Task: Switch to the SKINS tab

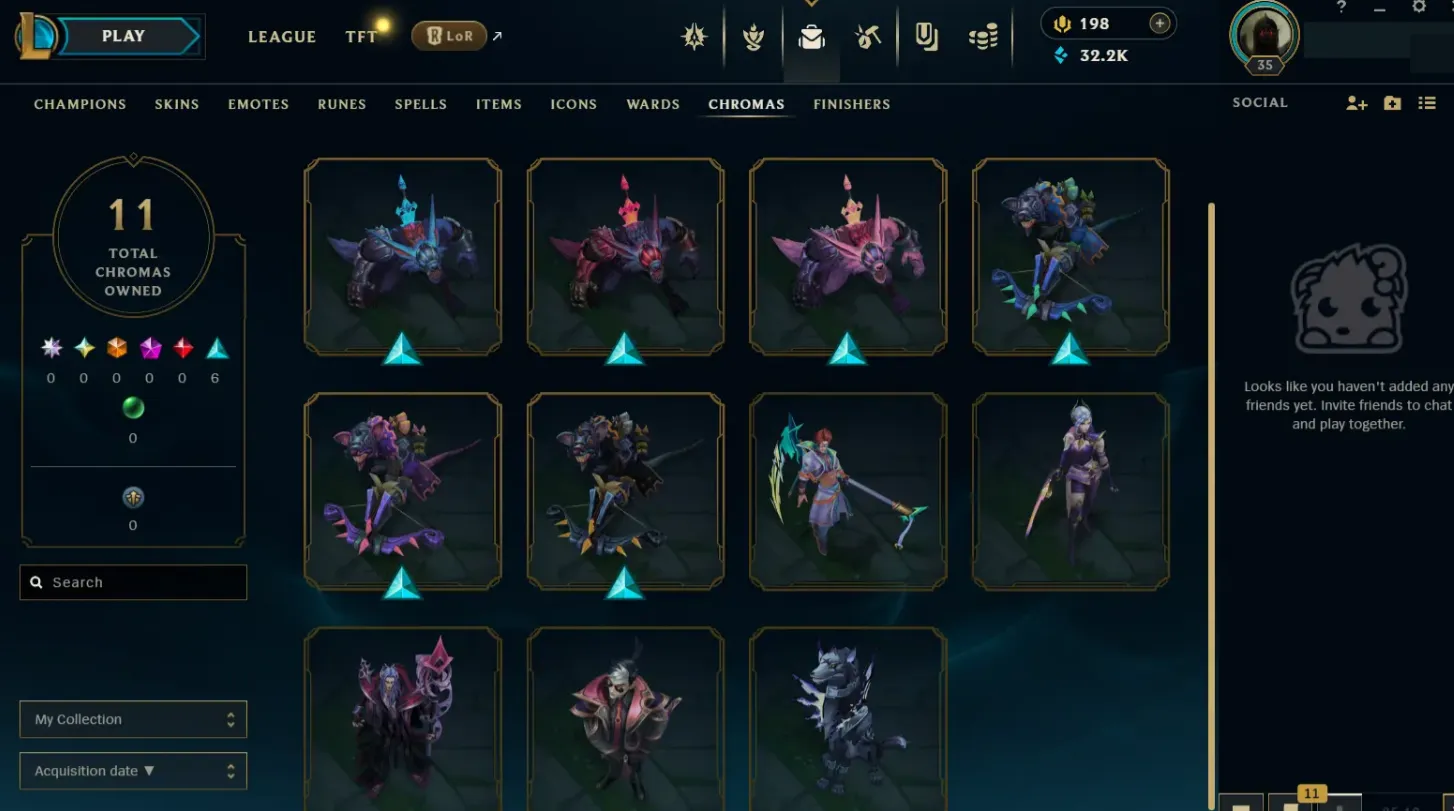Action: 177,104
